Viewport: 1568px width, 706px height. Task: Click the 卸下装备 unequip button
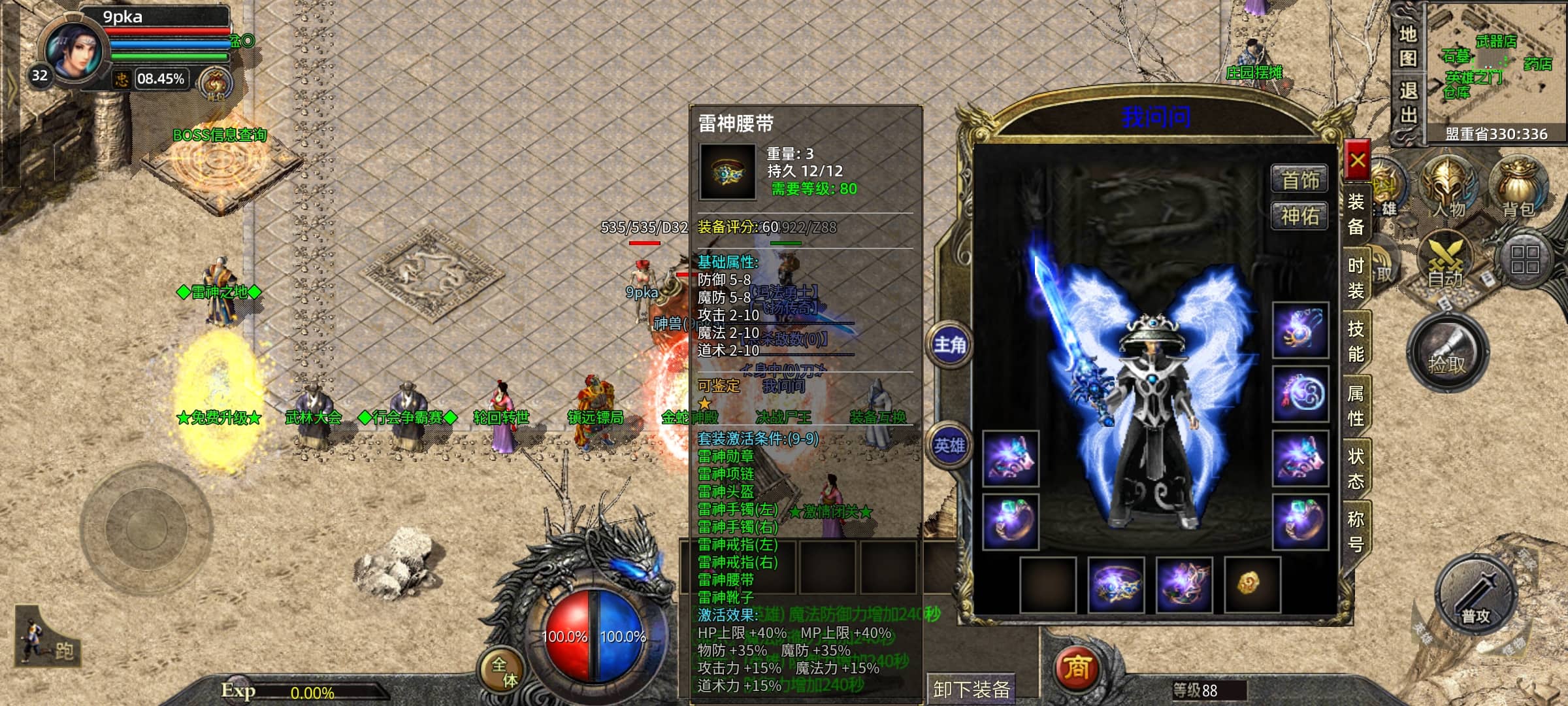(x=972, y=689)
